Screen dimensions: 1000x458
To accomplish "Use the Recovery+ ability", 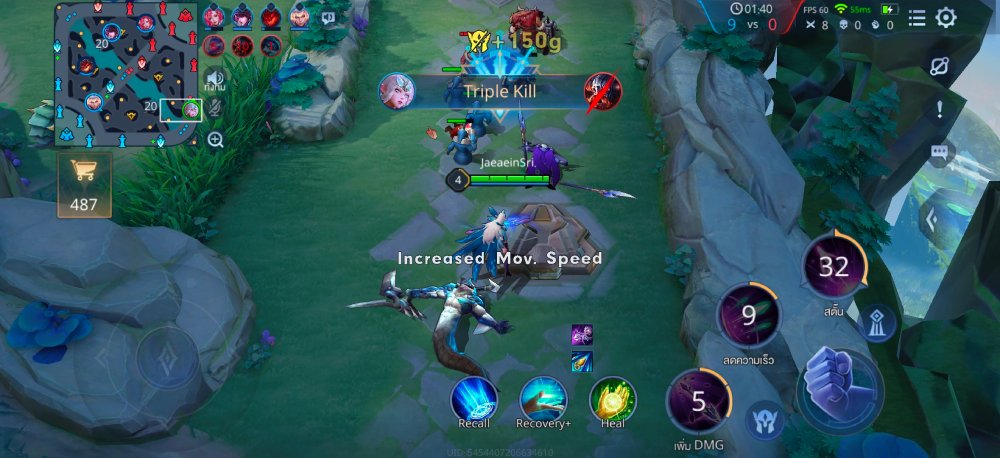I will [x=543, y=399].
